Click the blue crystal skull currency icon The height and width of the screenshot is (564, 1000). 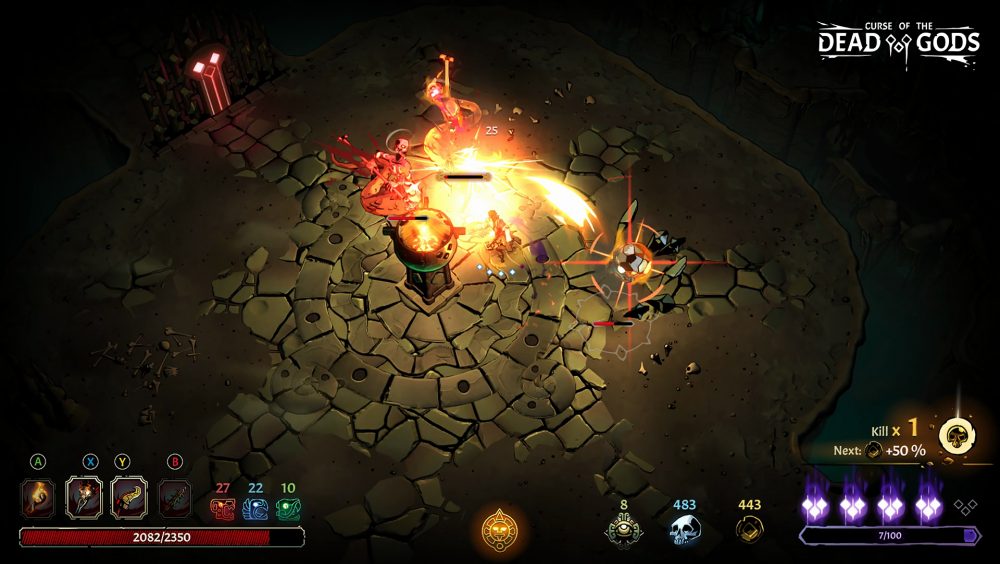(x=685, y=528)
